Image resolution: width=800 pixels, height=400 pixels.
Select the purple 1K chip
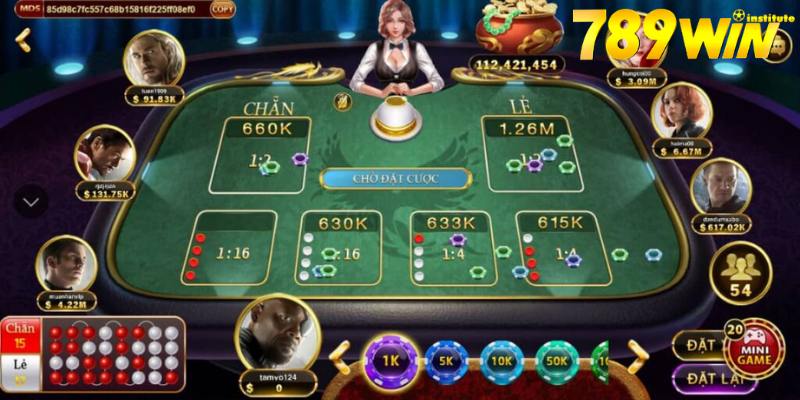(389, 358)
